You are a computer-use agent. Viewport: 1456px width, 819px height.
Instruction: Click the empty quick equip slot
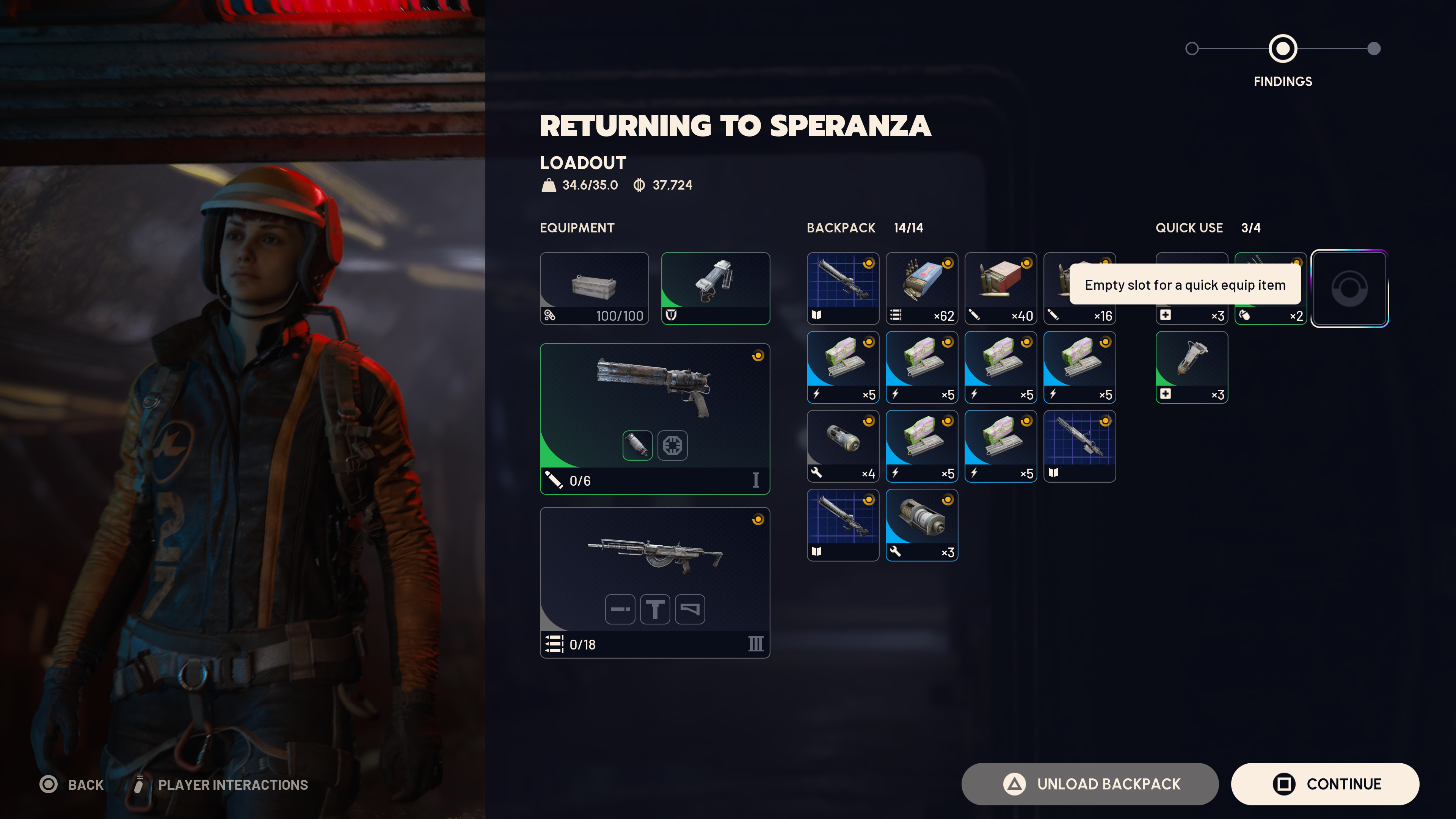[1349, 288]
